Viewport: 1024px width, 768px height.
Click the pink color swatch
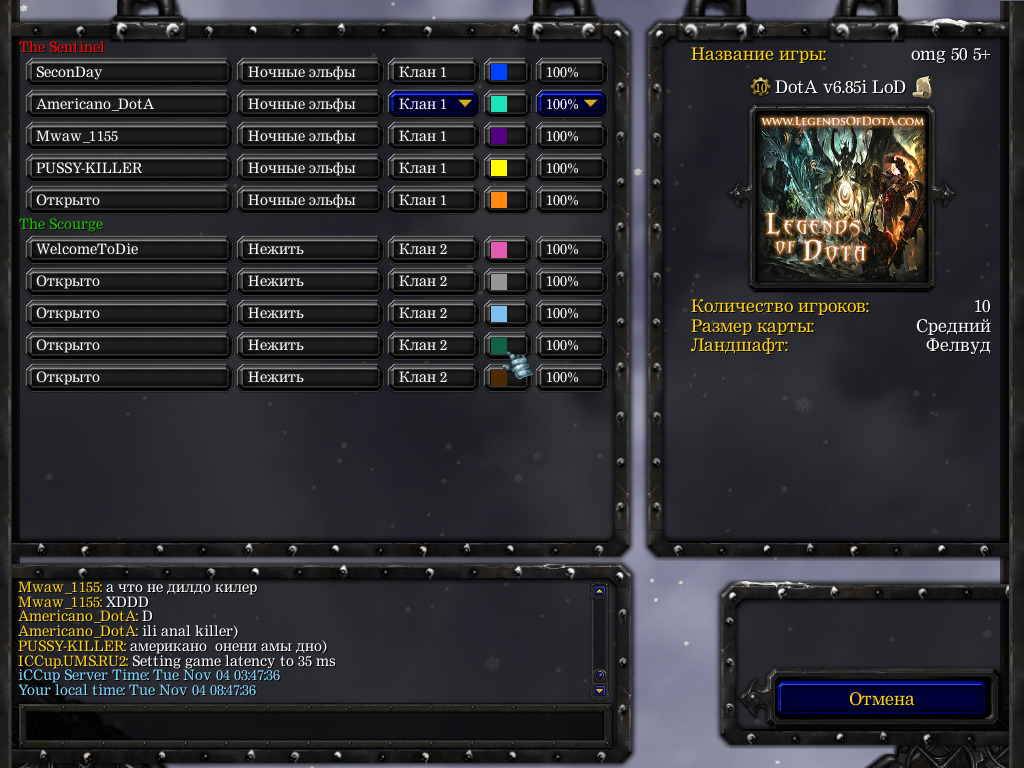pos(505,249)
